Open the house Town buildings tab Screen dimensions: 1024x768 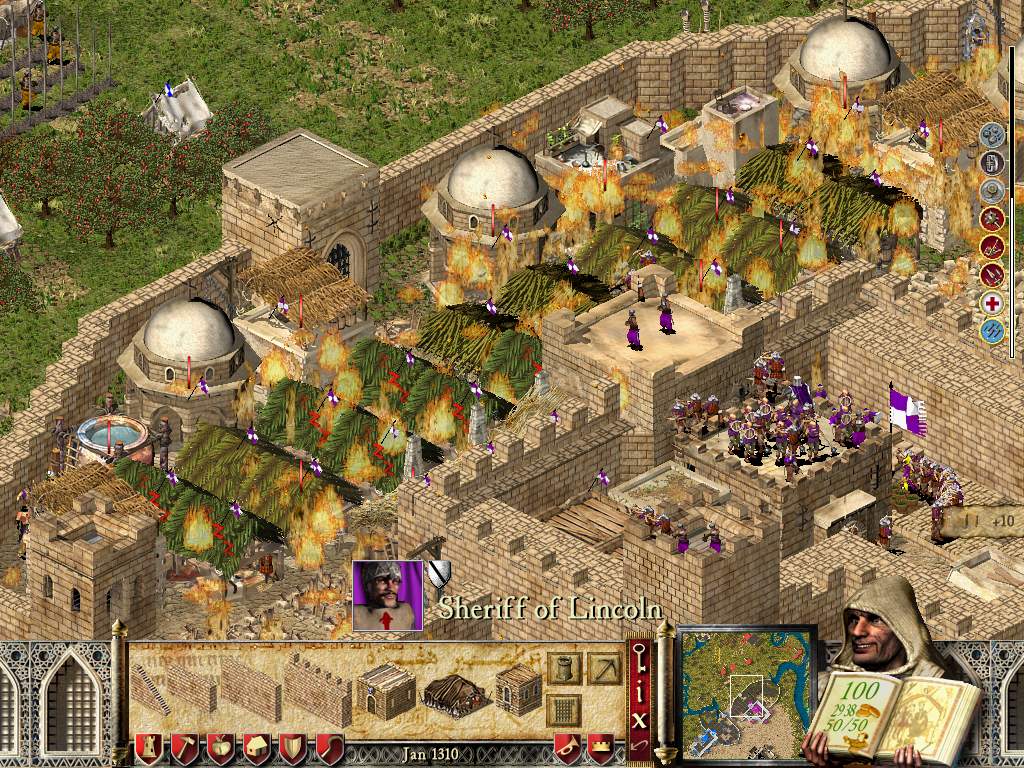[257, 747]
